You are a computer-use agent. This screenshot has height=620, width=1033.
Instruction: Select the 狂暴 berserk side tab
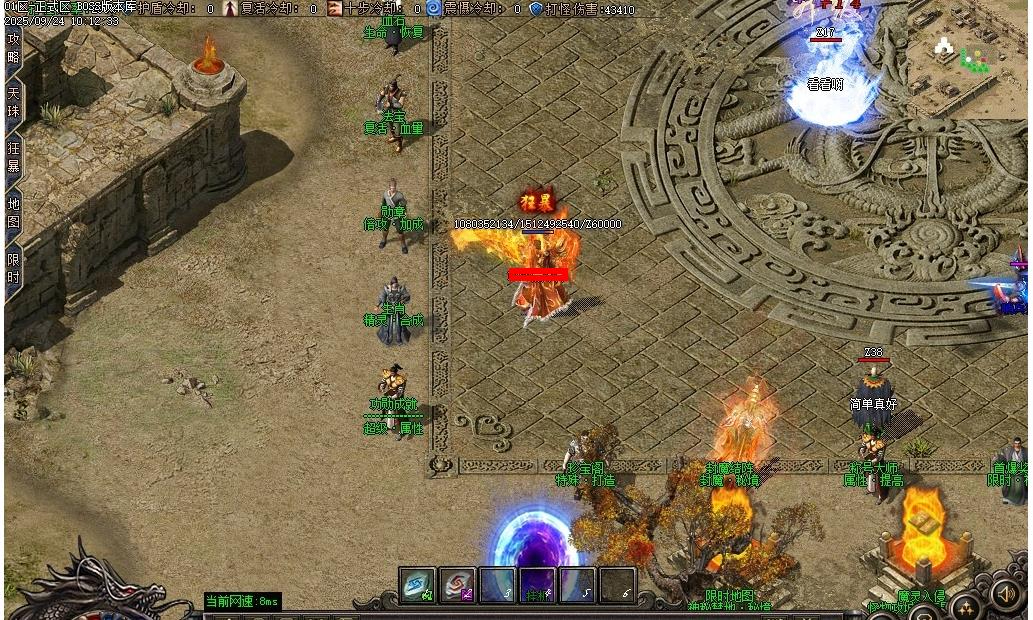14,156
